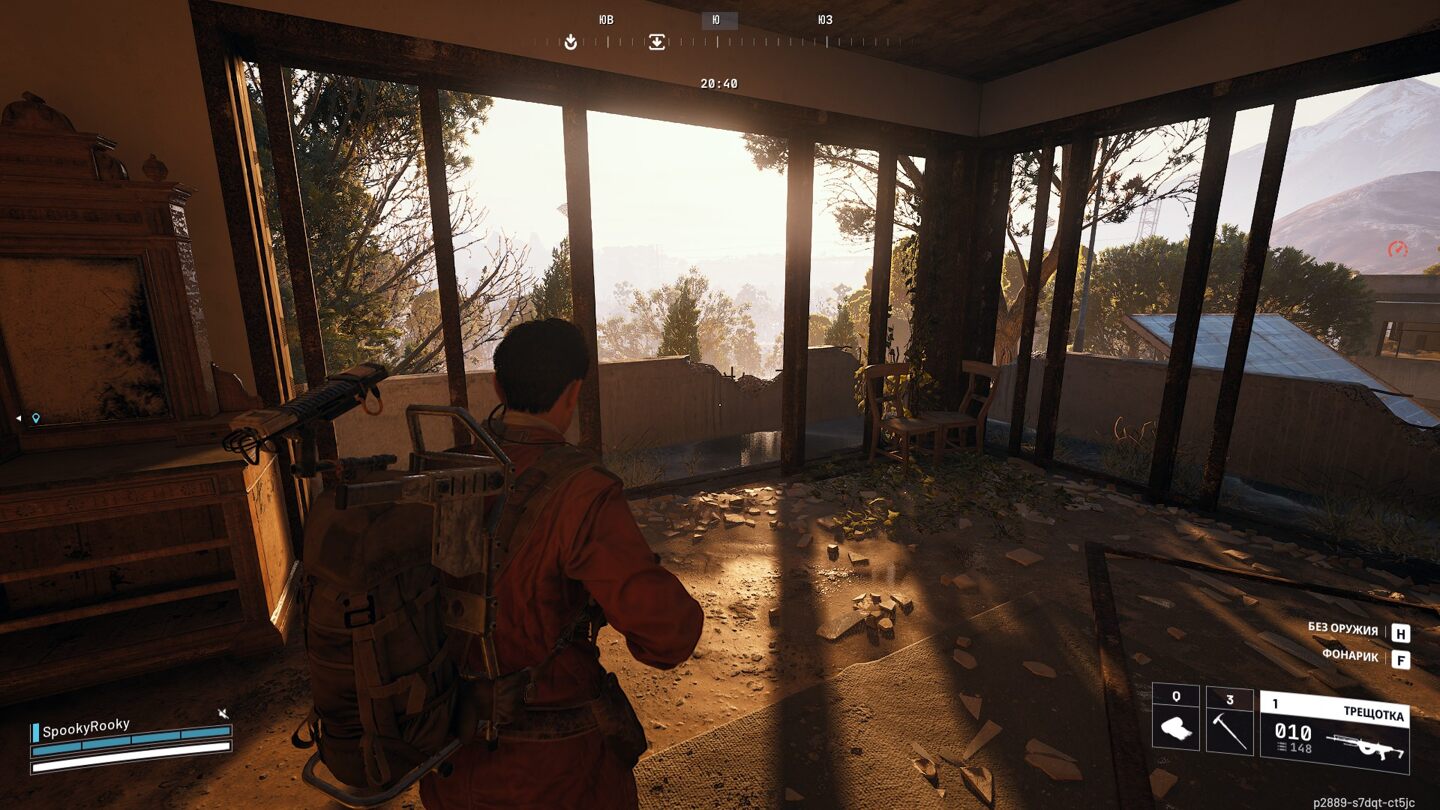
Task: Click the SpookyRooky player name
Action: point(86,727)
